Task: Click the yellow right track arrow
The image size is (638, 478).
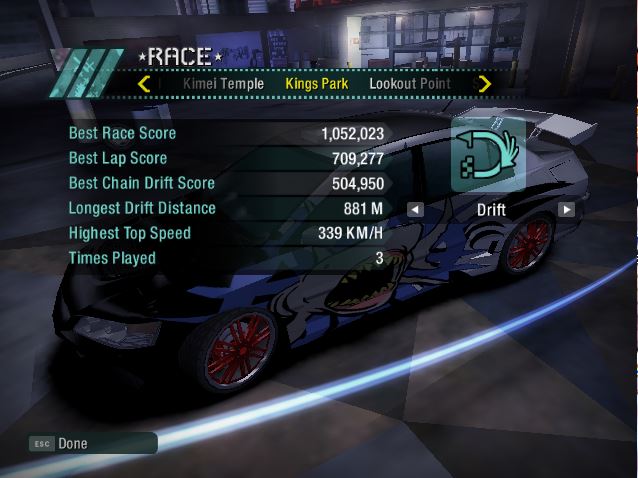Action: 485,84
